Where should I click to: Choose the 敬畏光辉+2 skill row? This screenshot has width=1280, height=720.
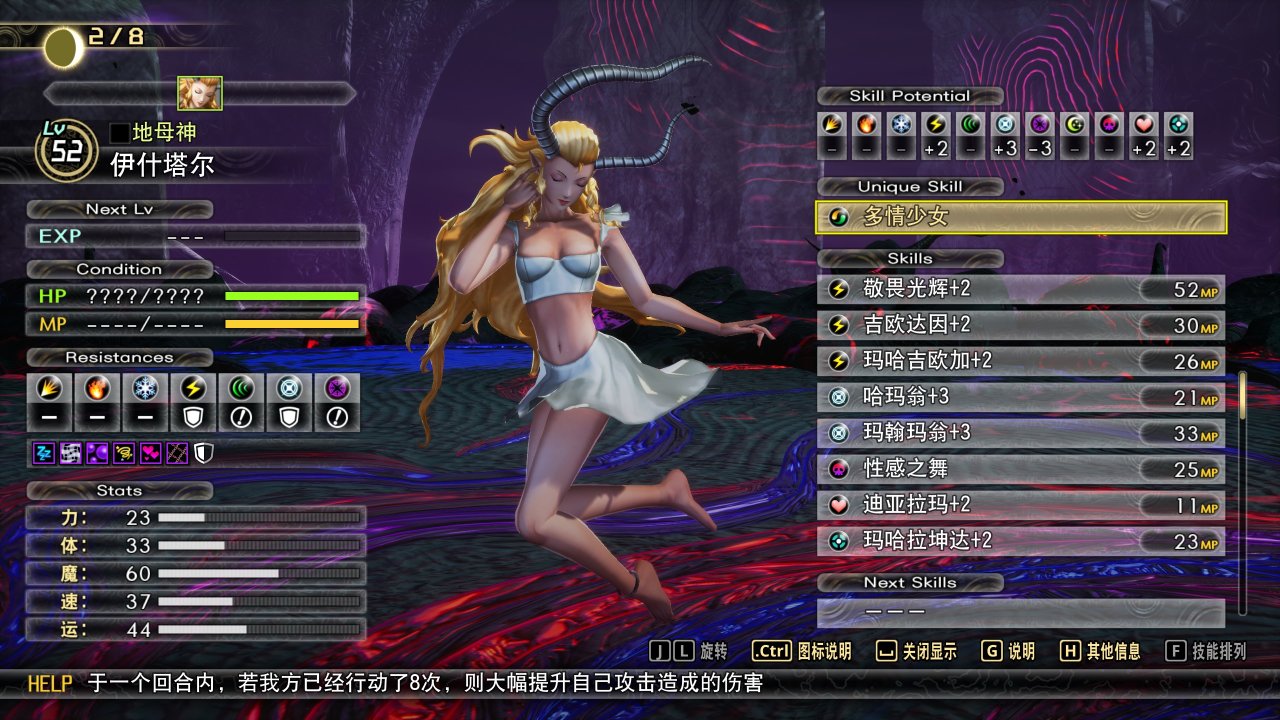[x=1021, y=289]
